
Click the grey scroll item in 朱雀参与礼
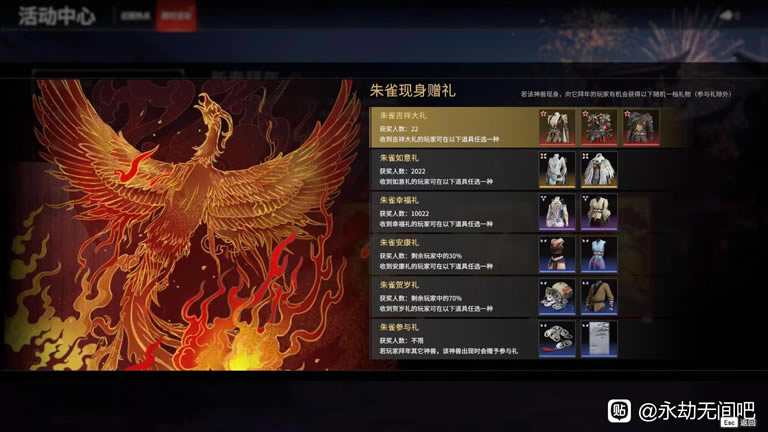tap(599, 339)
